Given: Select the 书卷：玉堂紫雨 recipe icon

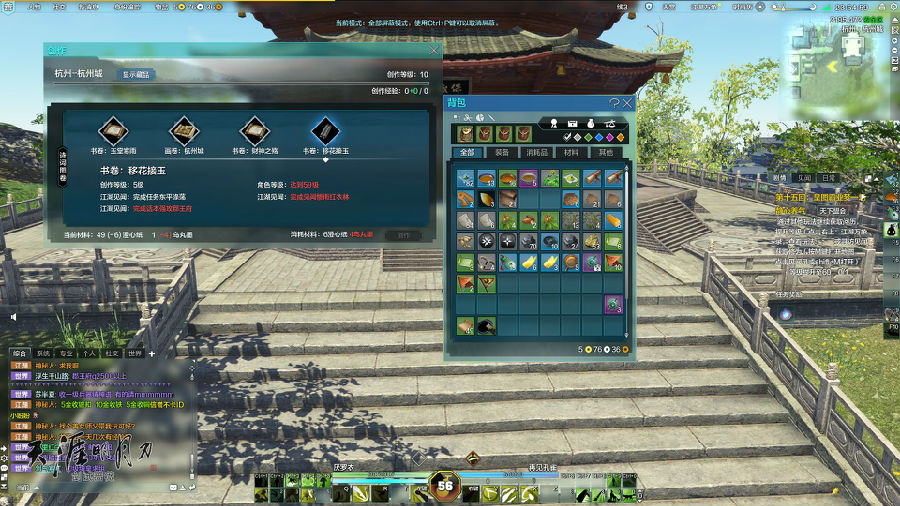Looking at the screenshot, I should [112, 130].
